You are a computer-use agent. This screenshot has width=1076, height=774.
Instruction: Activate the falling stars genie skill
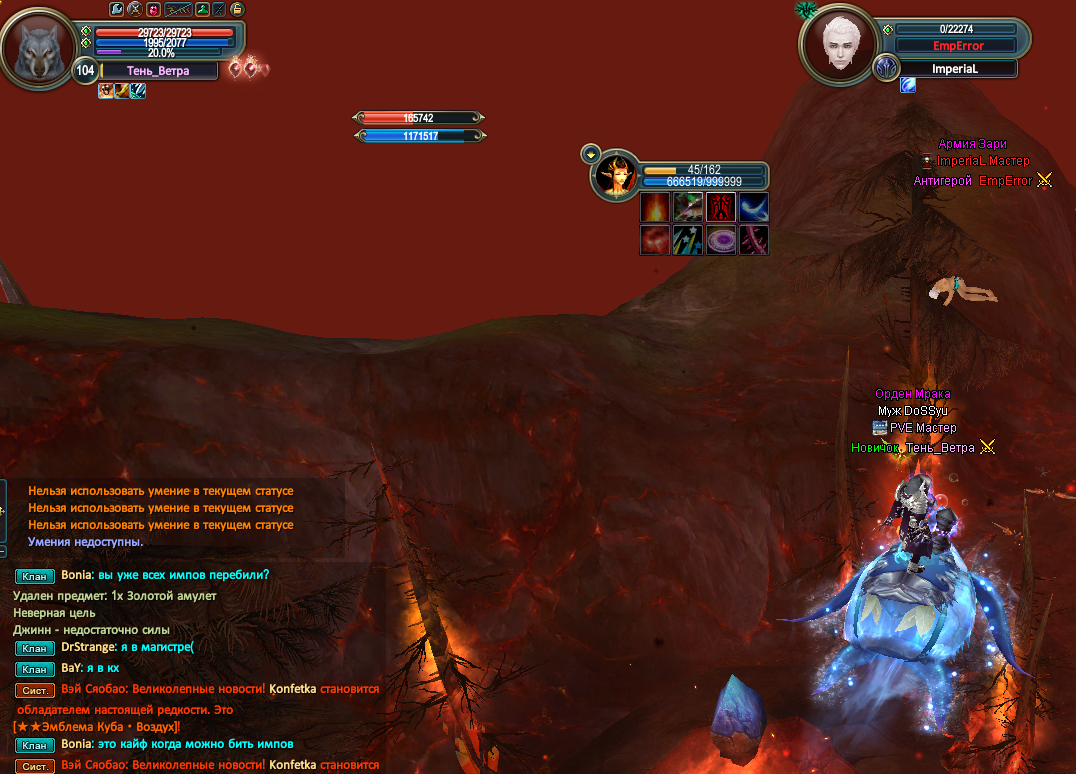(x=688, y=240)
